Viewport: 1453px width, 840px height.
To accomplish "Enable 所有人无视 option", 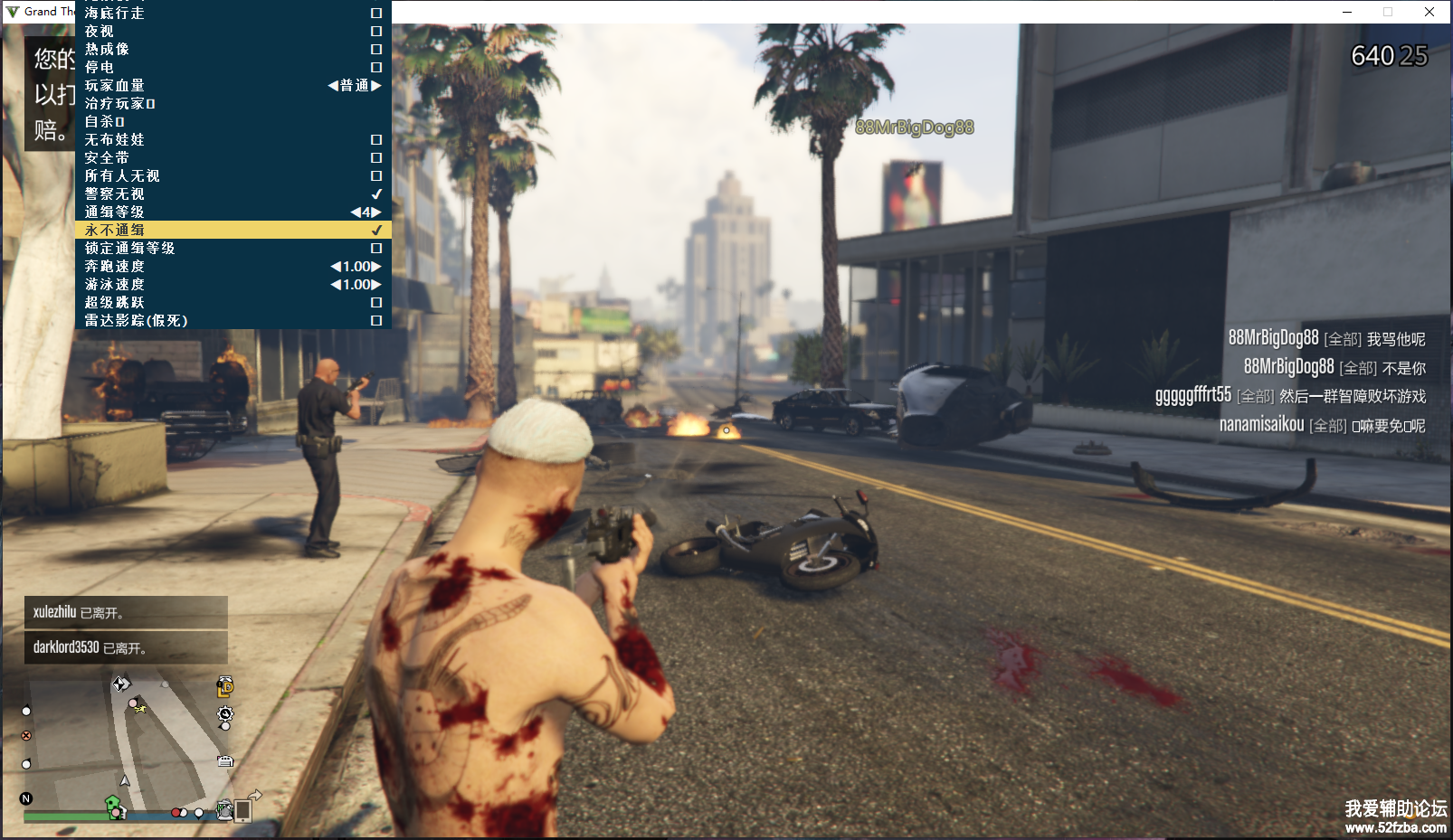I will [x=376, y=176].
